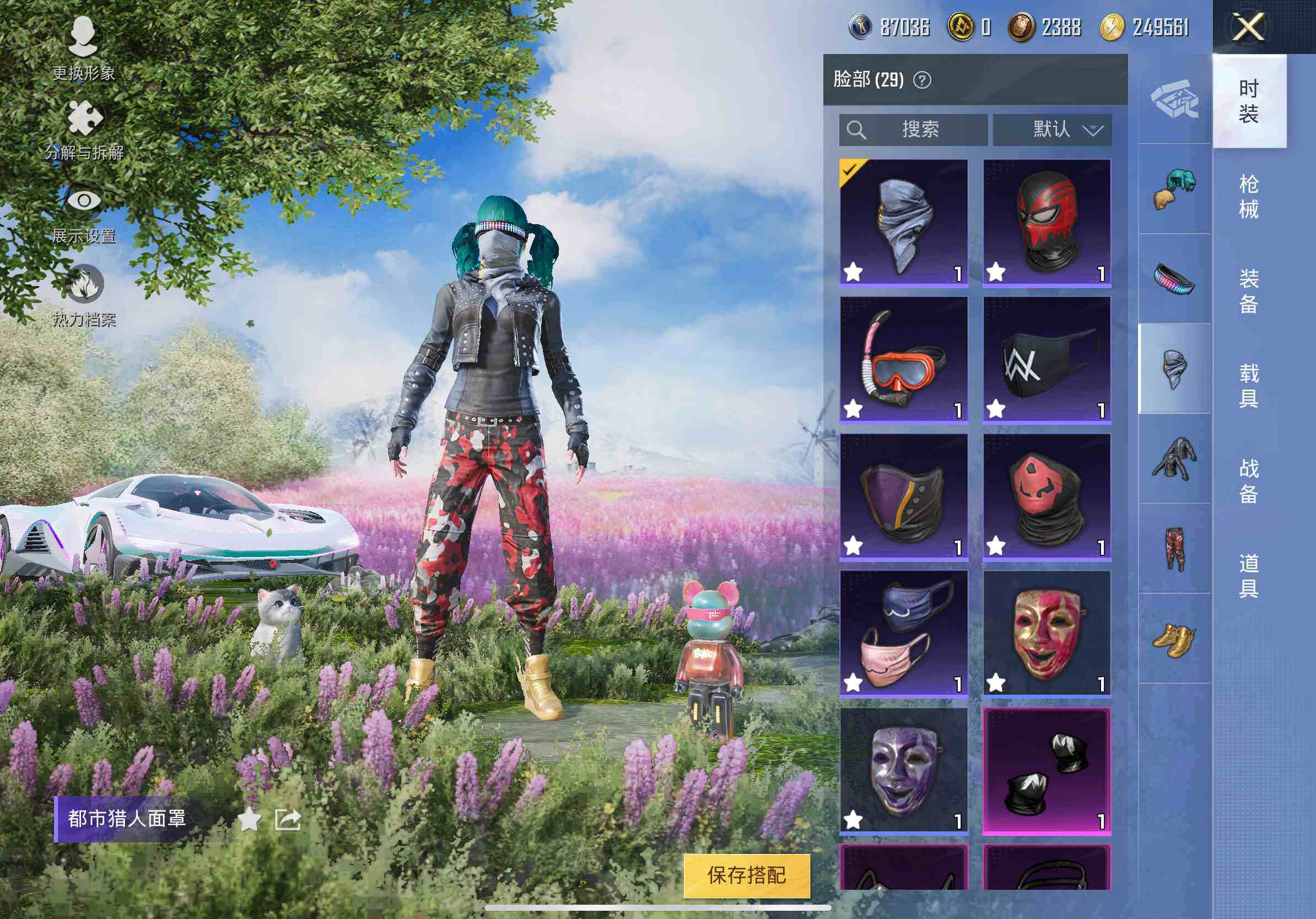Open the 默认 sort dropdown
The height and width of the screenshot is (919, 1316).
1053,129
